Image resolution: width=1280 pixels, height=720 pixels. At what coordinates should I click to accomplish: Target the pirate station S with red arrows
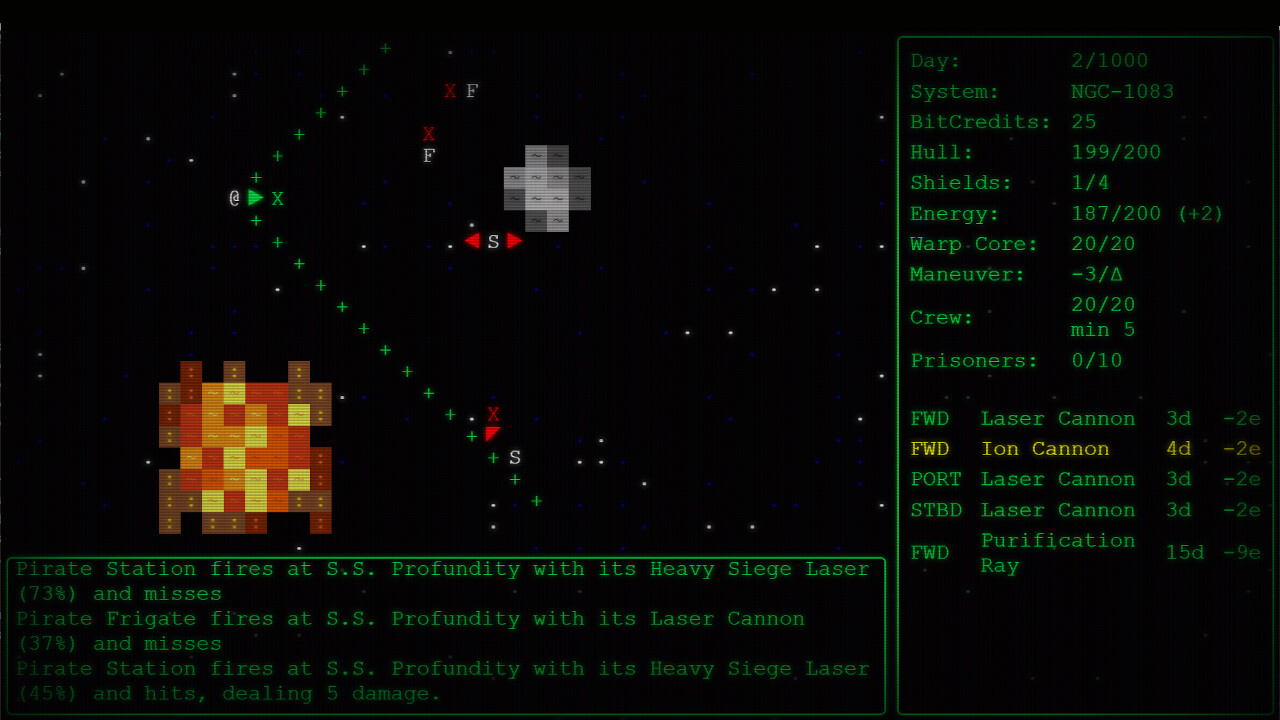[493, 241]
